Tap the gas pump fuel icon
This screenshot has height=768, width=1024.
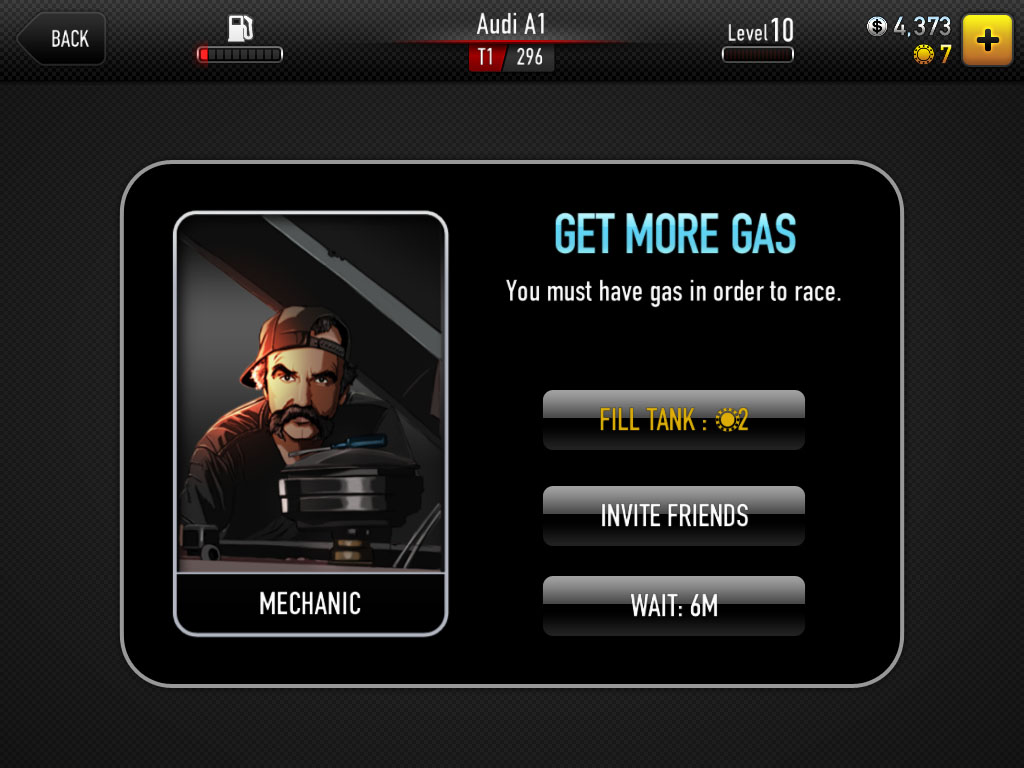(240, 28)
